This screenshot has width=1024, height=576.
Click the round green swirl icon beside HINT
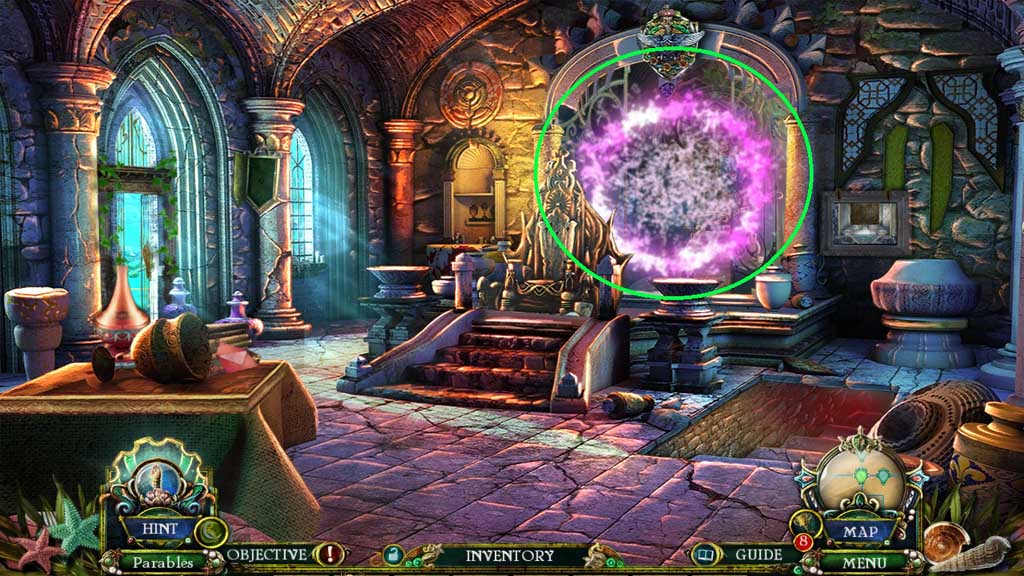pyautogui.click(x=210, y=531)
